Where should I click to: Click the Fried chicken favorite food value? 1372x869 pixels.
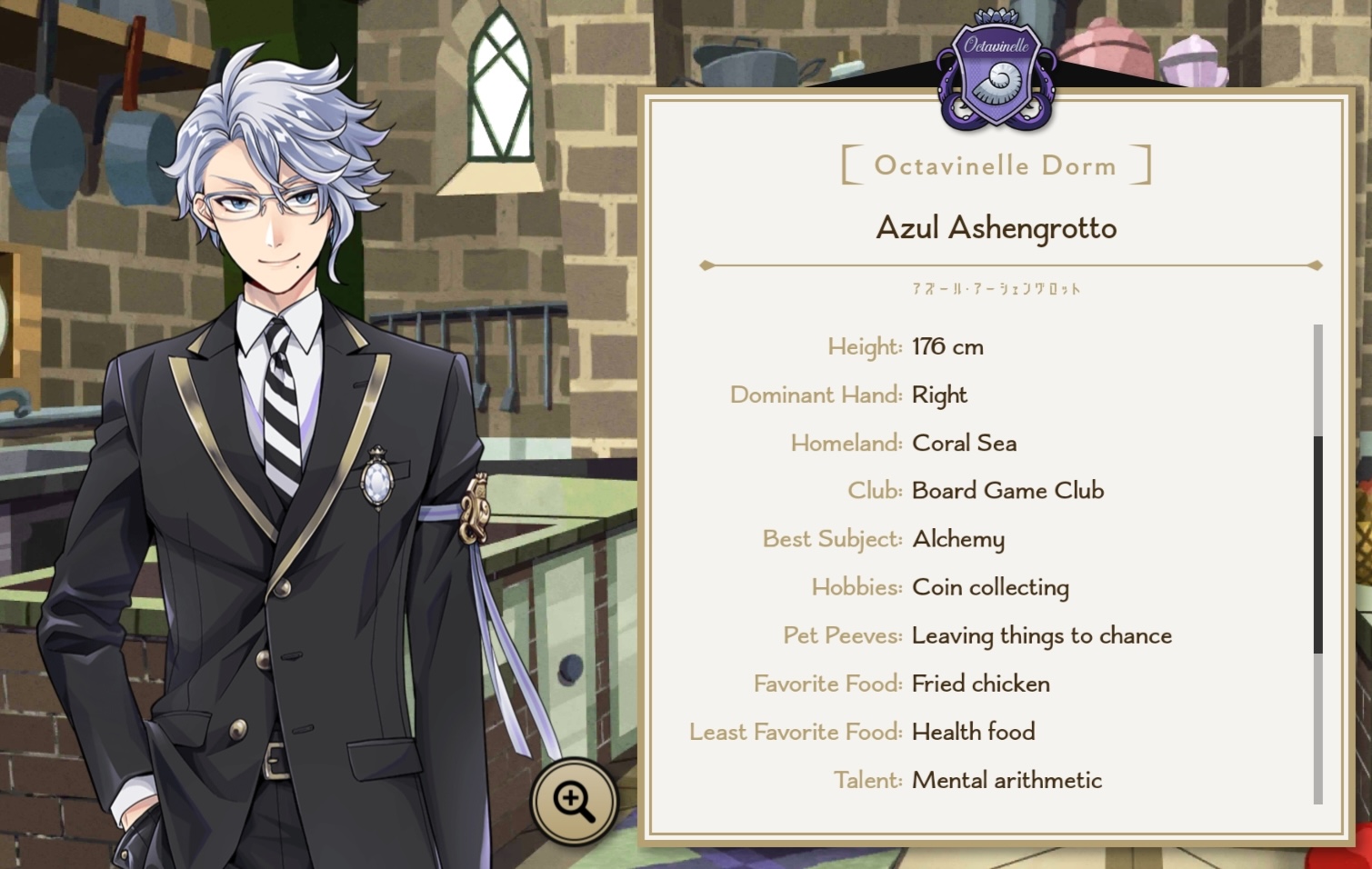coord(980,684)
